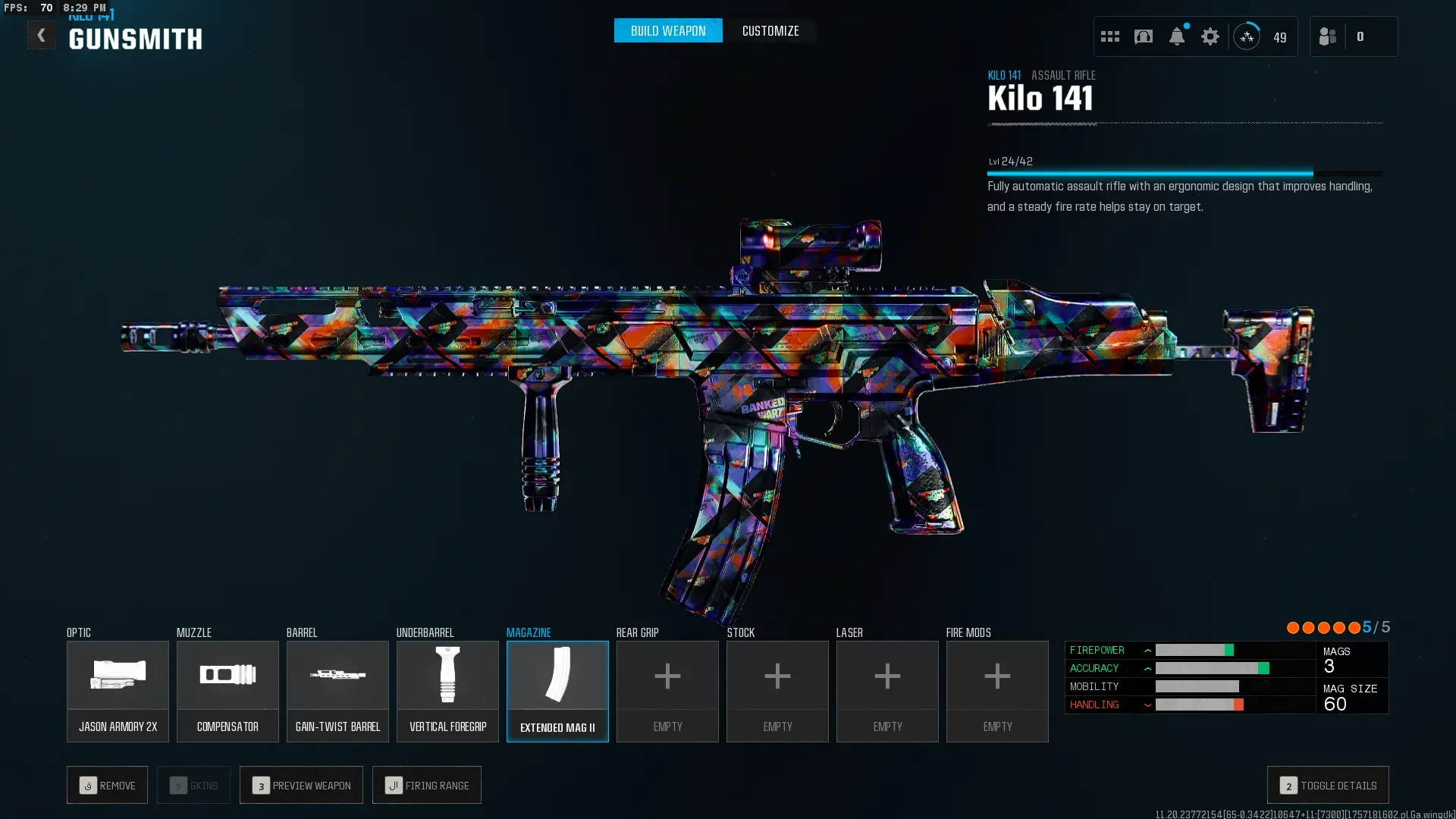Switch to the Build Weapon tab
Screen dimensions: 1456x819
tap(667, 31)
